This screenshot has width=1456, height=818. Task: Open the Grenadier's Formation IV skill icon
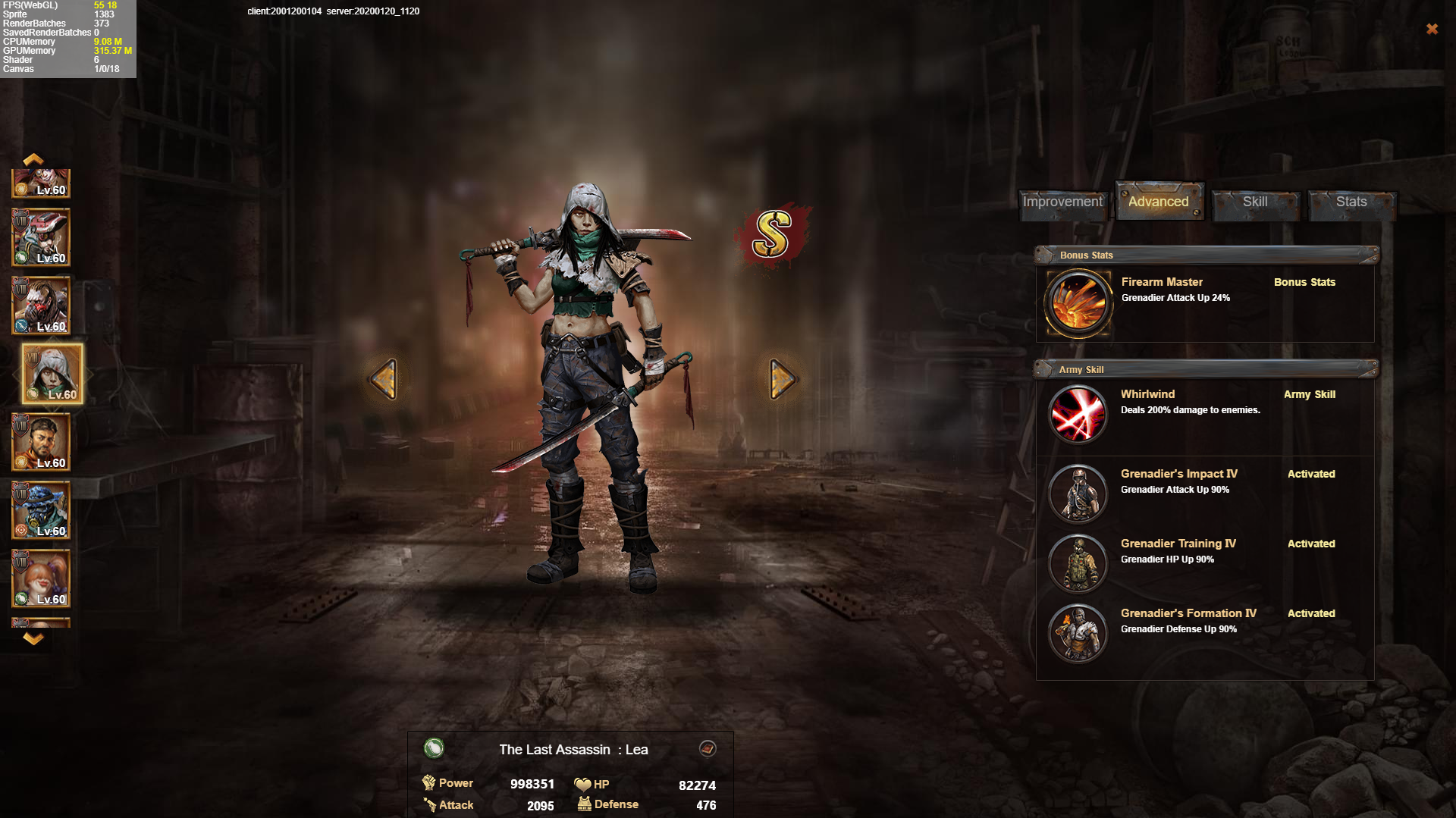pos(1078,633)
